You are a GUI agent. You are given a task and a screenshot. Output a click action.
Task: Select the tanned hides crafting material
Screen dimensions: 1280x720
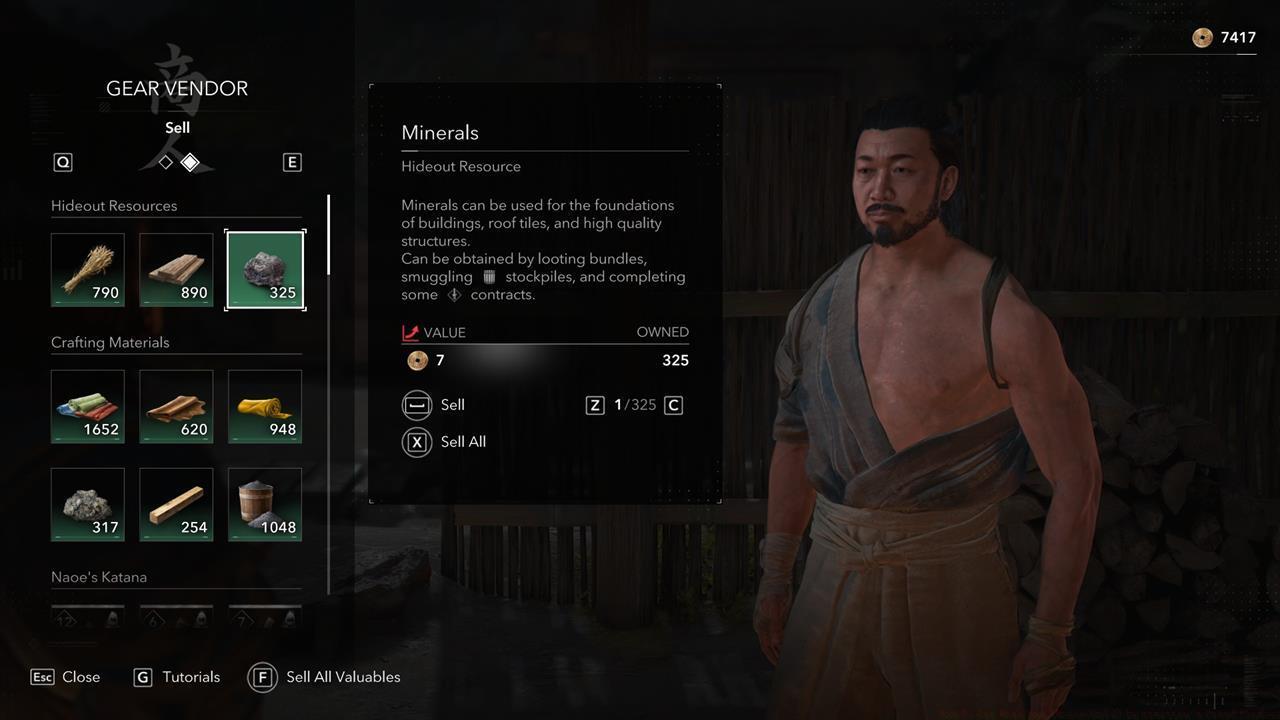point(176,405)
